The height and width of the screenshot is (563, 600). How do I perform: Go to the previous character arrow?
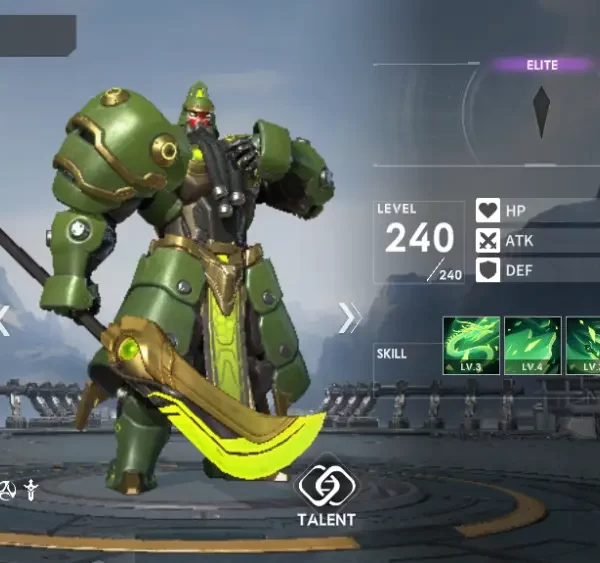coord(5,320)
